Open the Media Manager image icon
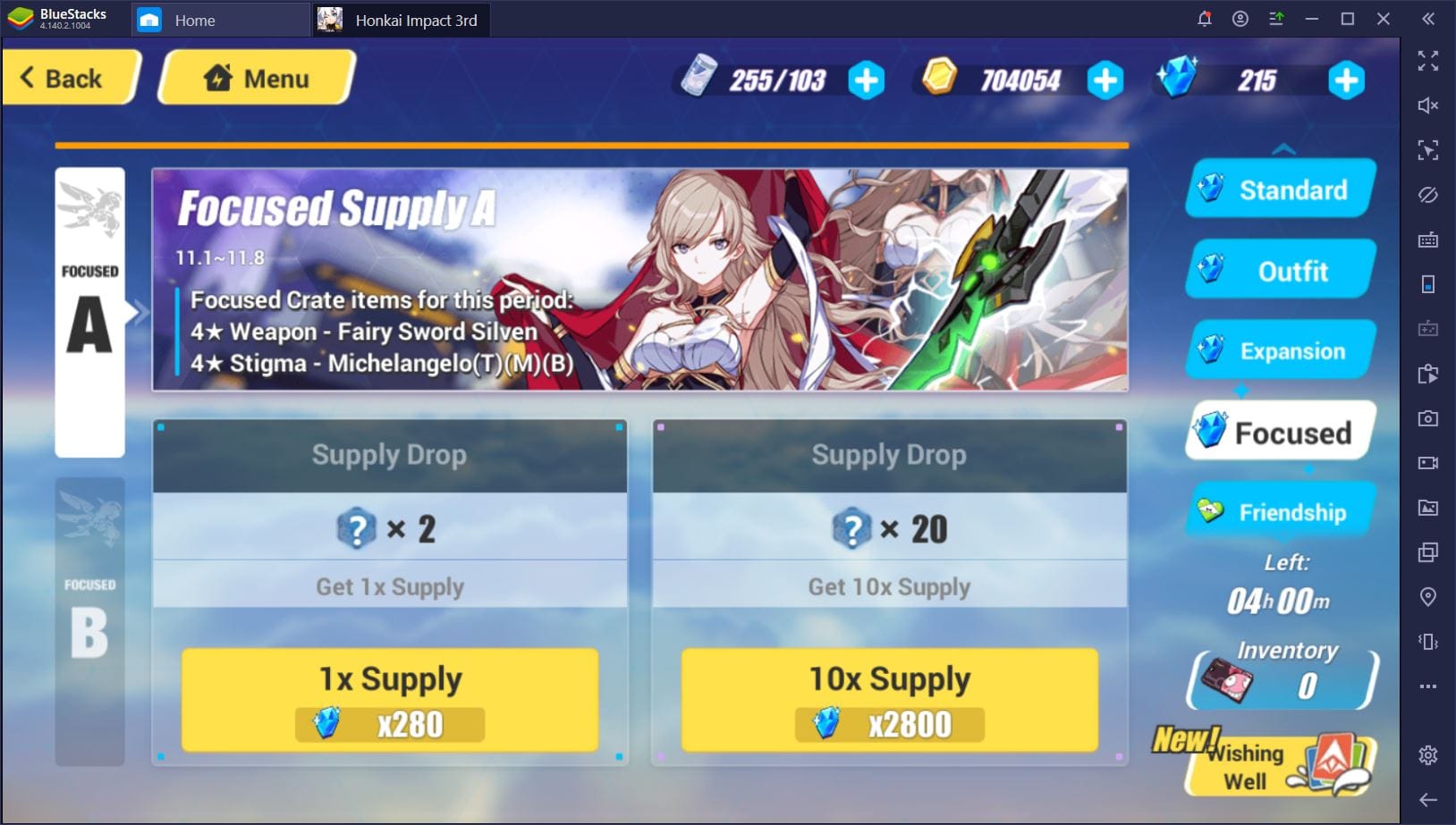1456x825 pixels. 1428,508
